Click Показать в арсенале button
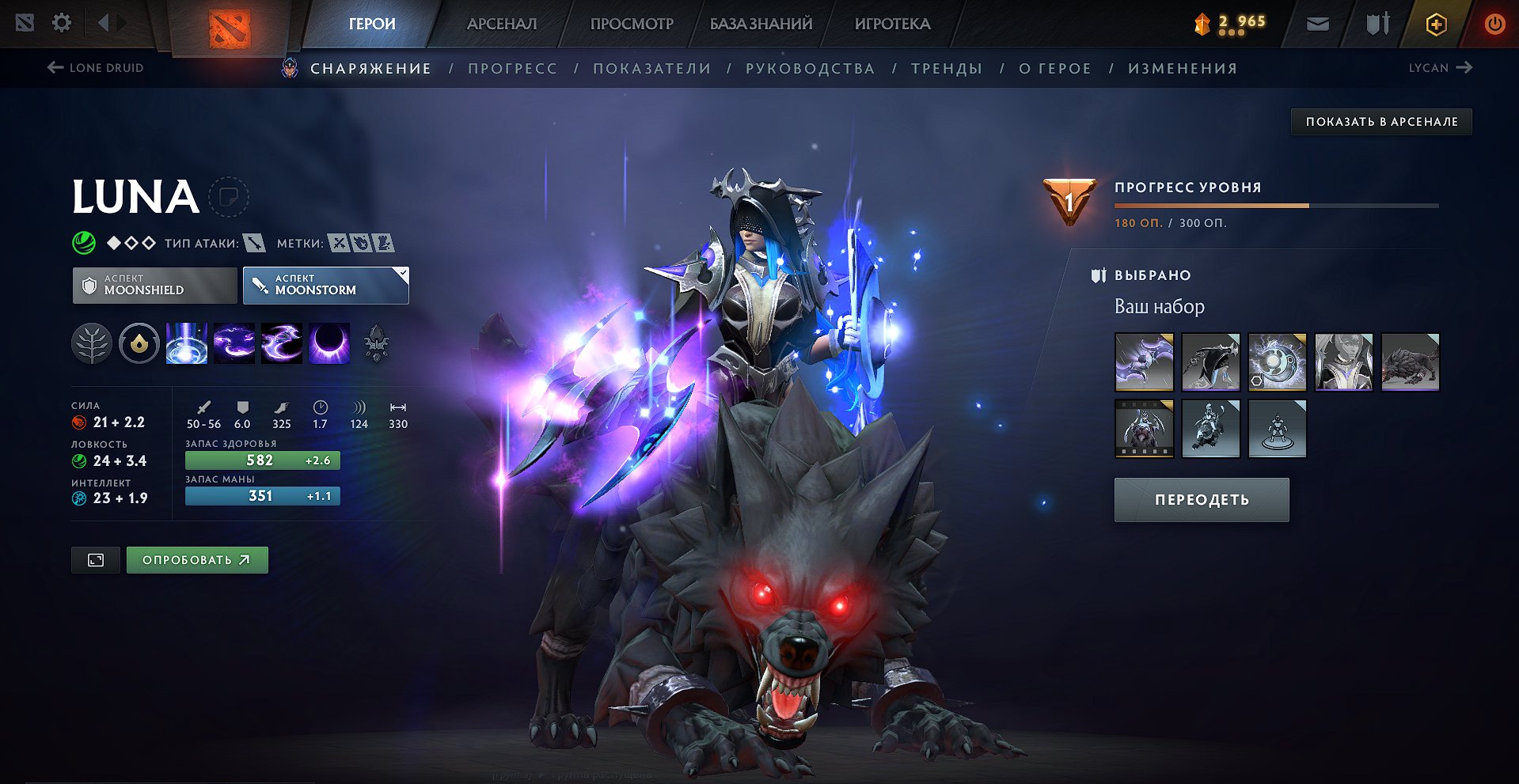Viewport: 1519px width, 784px height. pos(1381,122)
